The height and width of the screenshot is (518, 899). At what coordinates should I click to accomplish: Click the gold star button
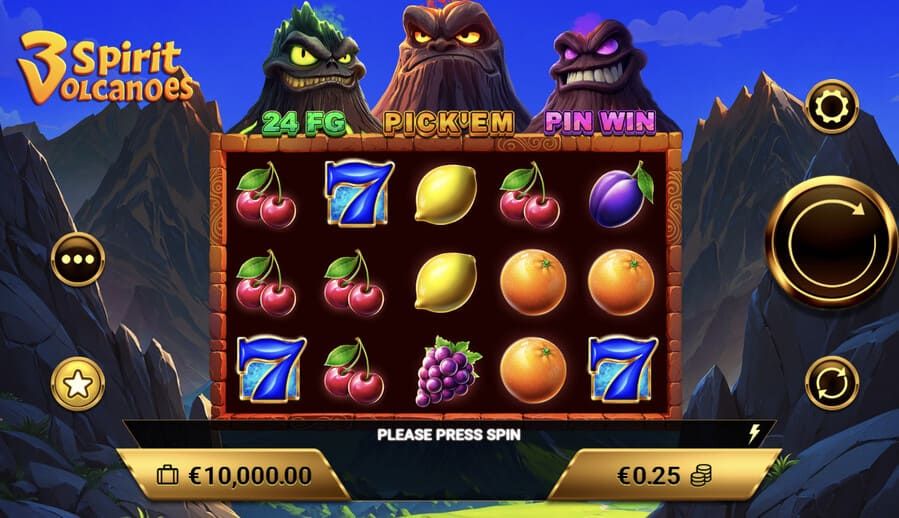click(77, 383)
